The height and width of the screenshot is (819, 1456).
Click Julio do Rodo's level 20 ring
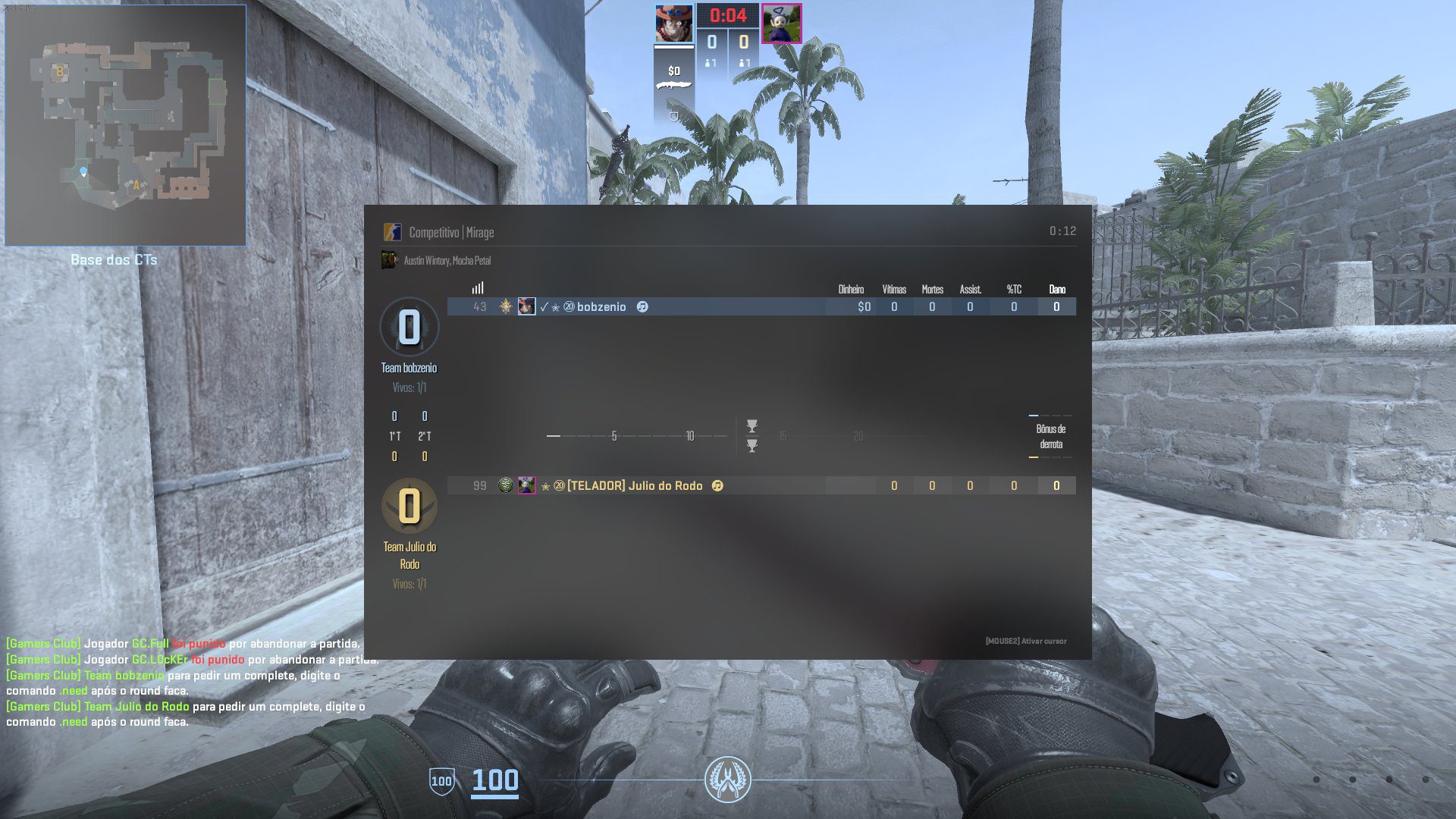[x=560, y=485]
